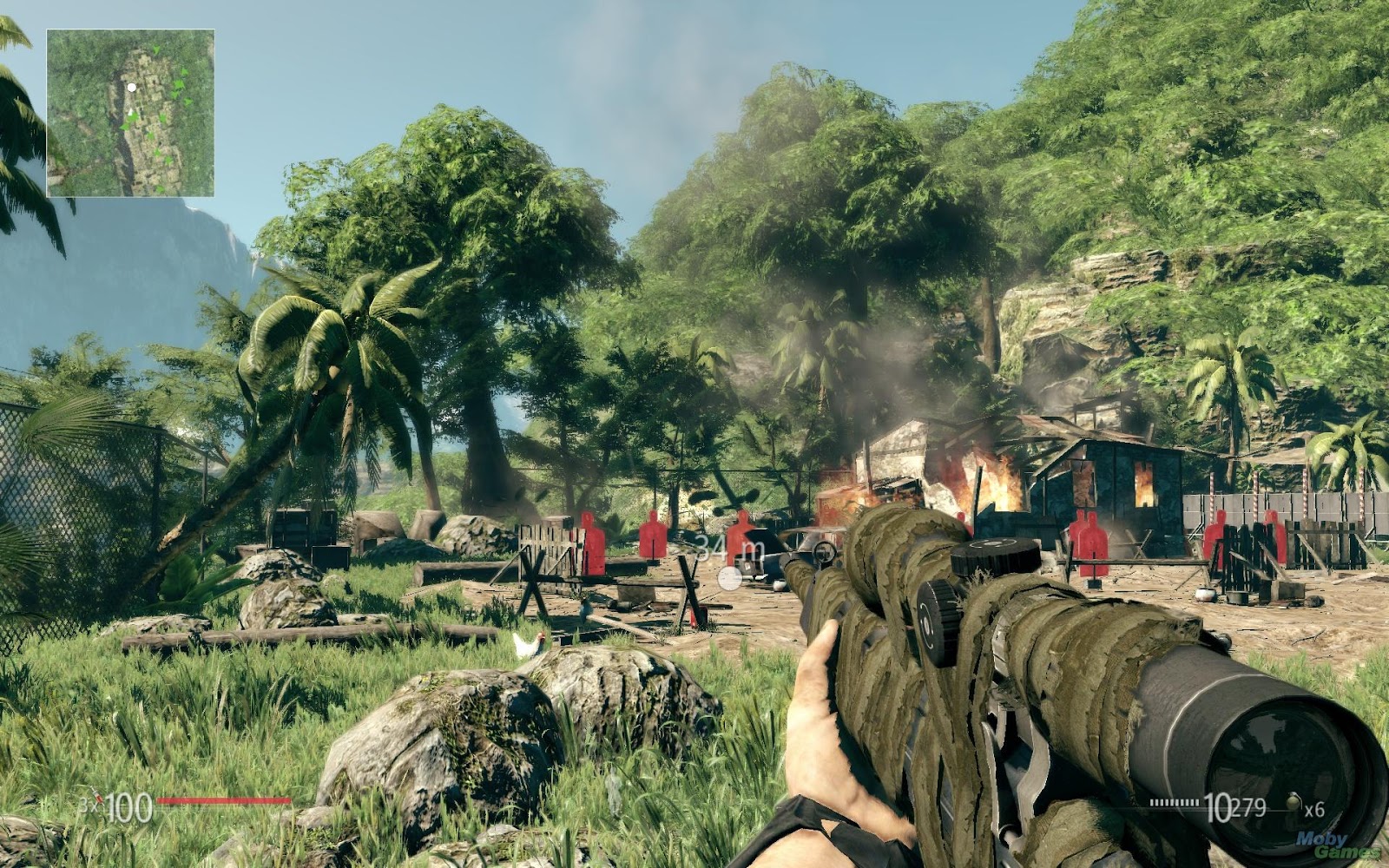
Task: Use the medkit syringe icon
Action: [x=99, y=798]
